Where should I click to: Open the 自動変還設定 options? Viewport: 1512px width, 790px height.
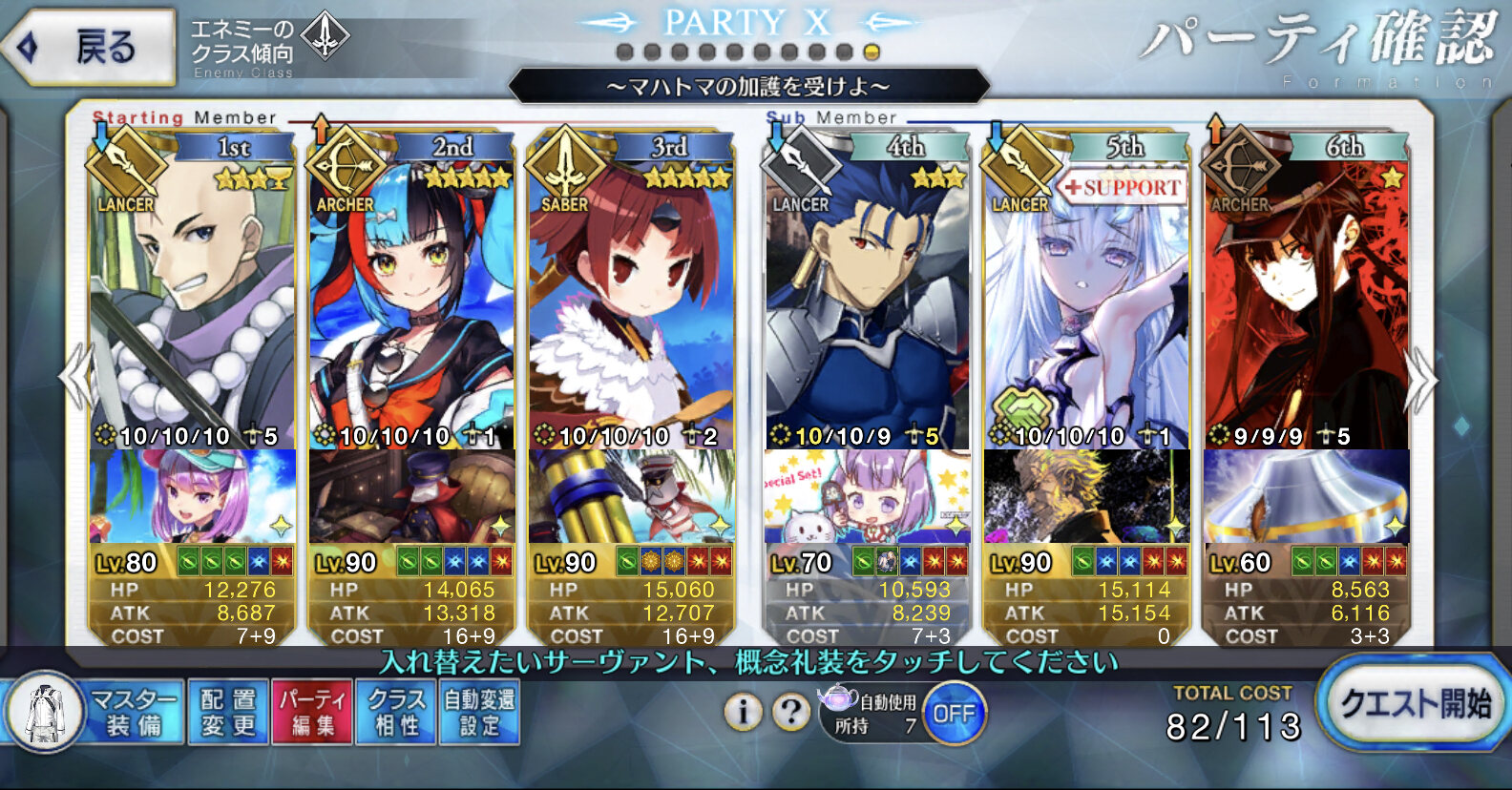(479, 713)
